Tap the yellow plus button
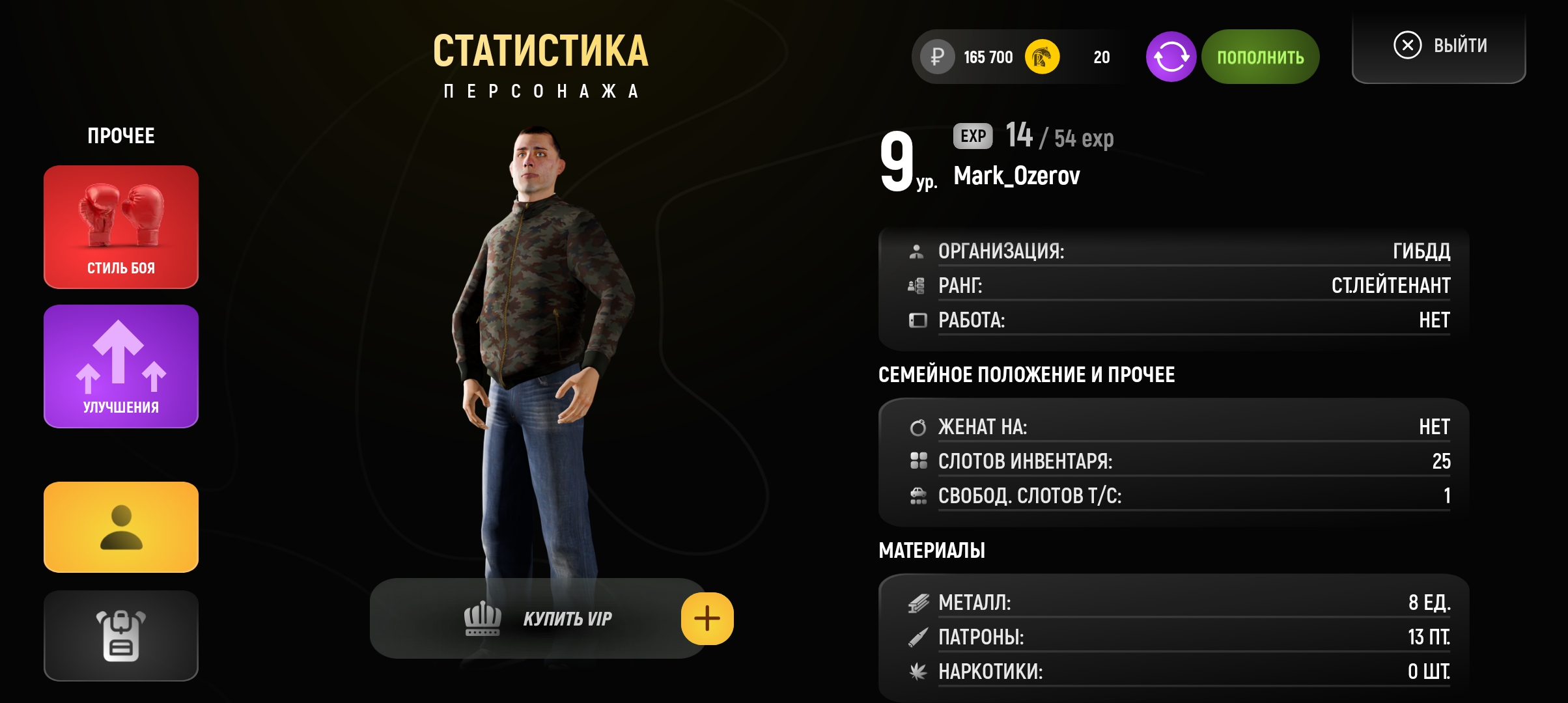The height and width of the screenshot is (703, 1568). pos(707,618)
